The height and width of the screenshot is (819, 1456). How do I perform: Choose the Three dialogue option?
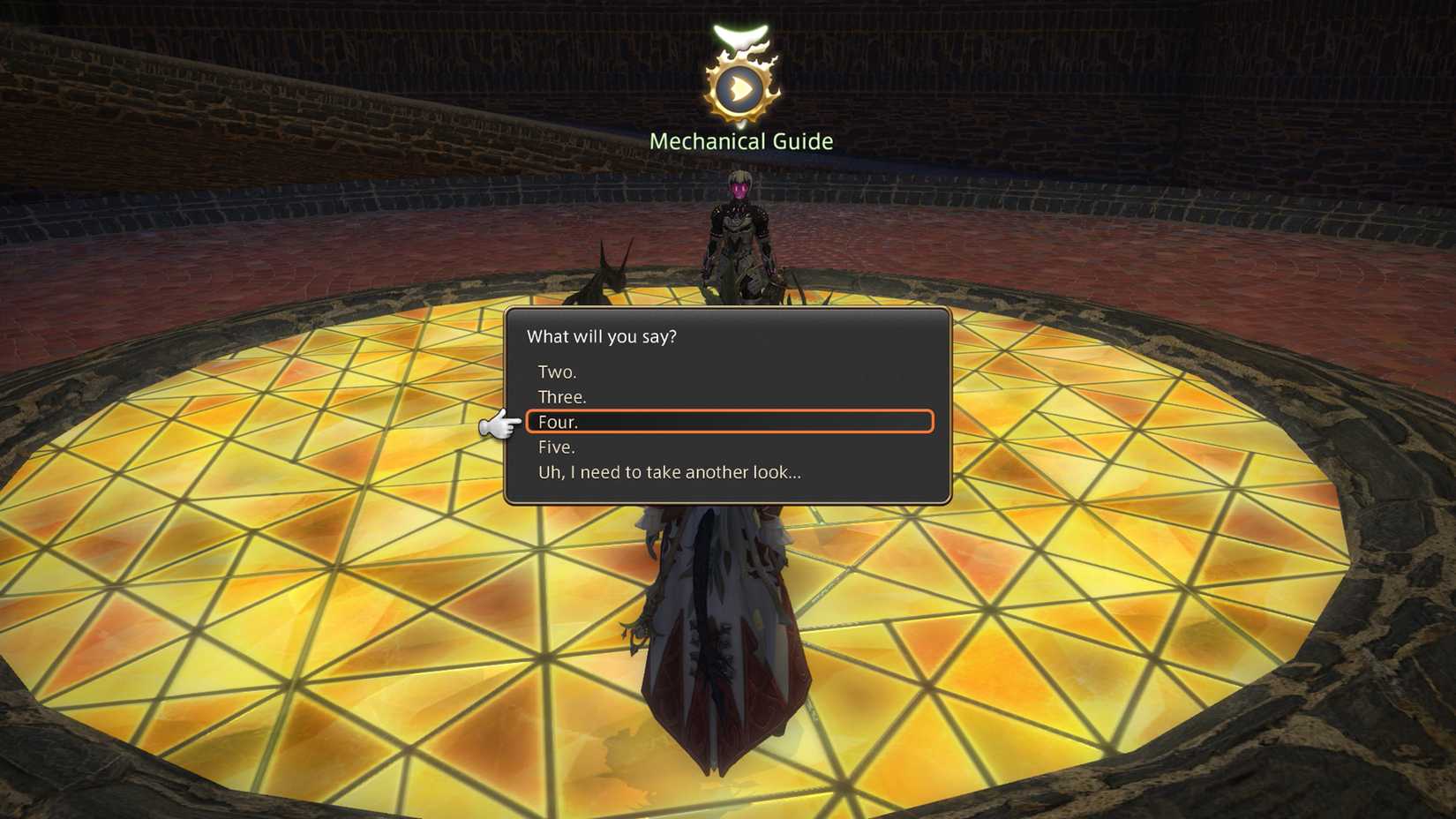pos(561,397)
